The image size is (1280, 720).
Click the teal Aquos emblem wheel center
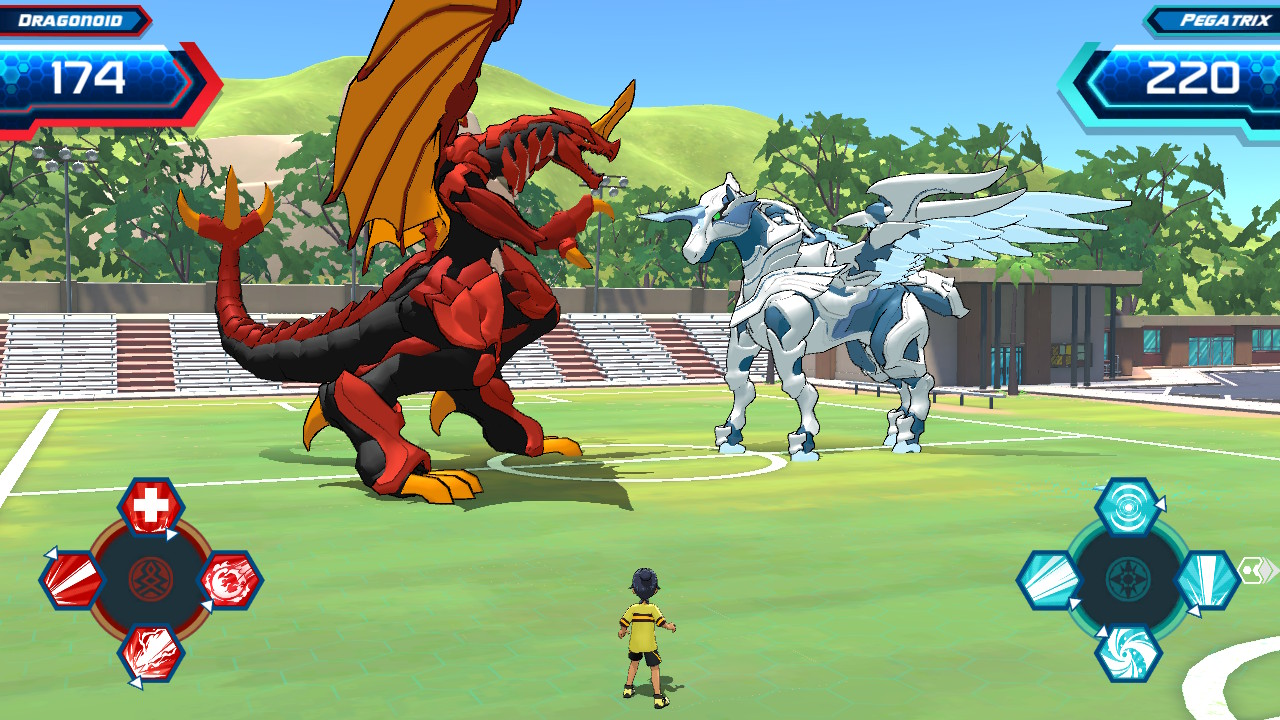1128,580
